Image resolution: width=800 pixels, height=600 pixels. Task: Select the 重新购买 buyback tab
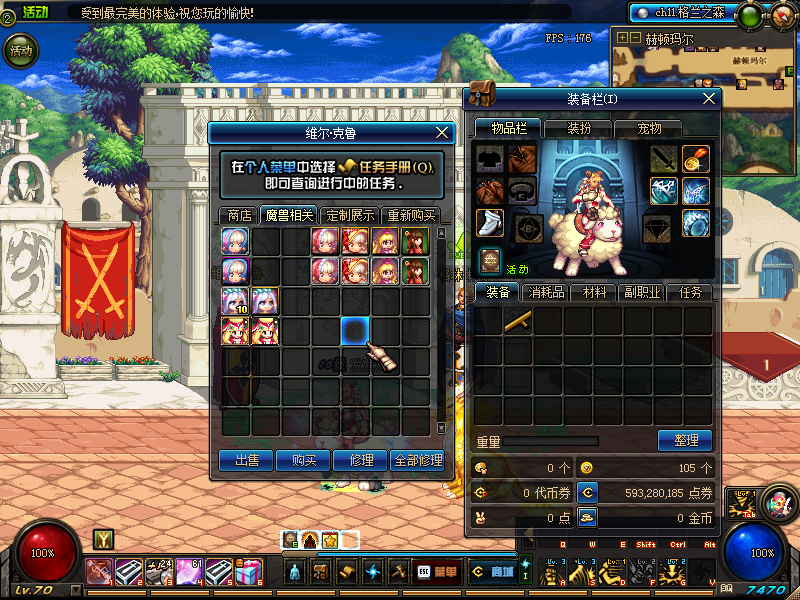tap(411, 215)
